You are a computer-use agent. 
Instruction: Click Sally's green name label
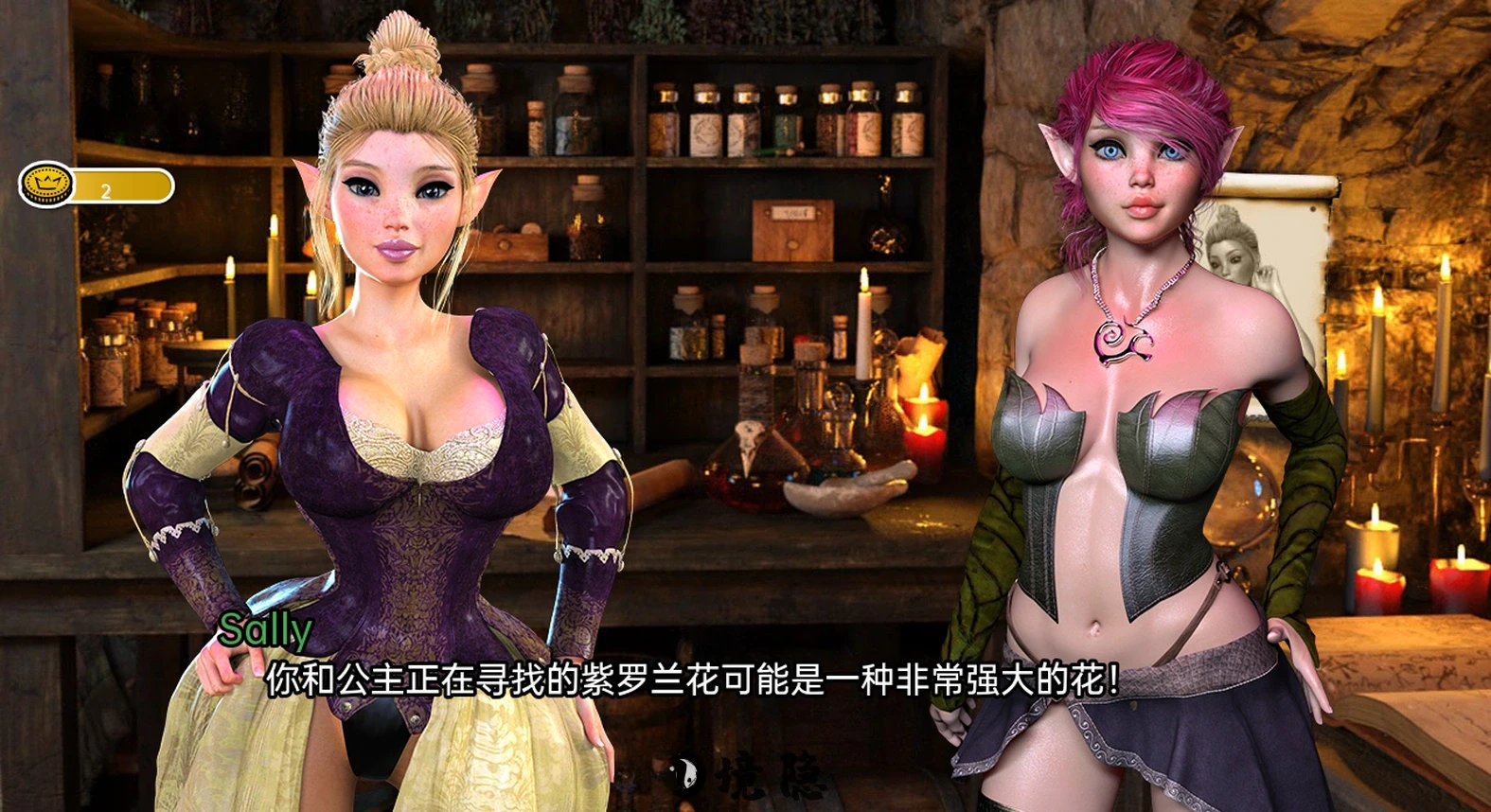tap(266, 631)
